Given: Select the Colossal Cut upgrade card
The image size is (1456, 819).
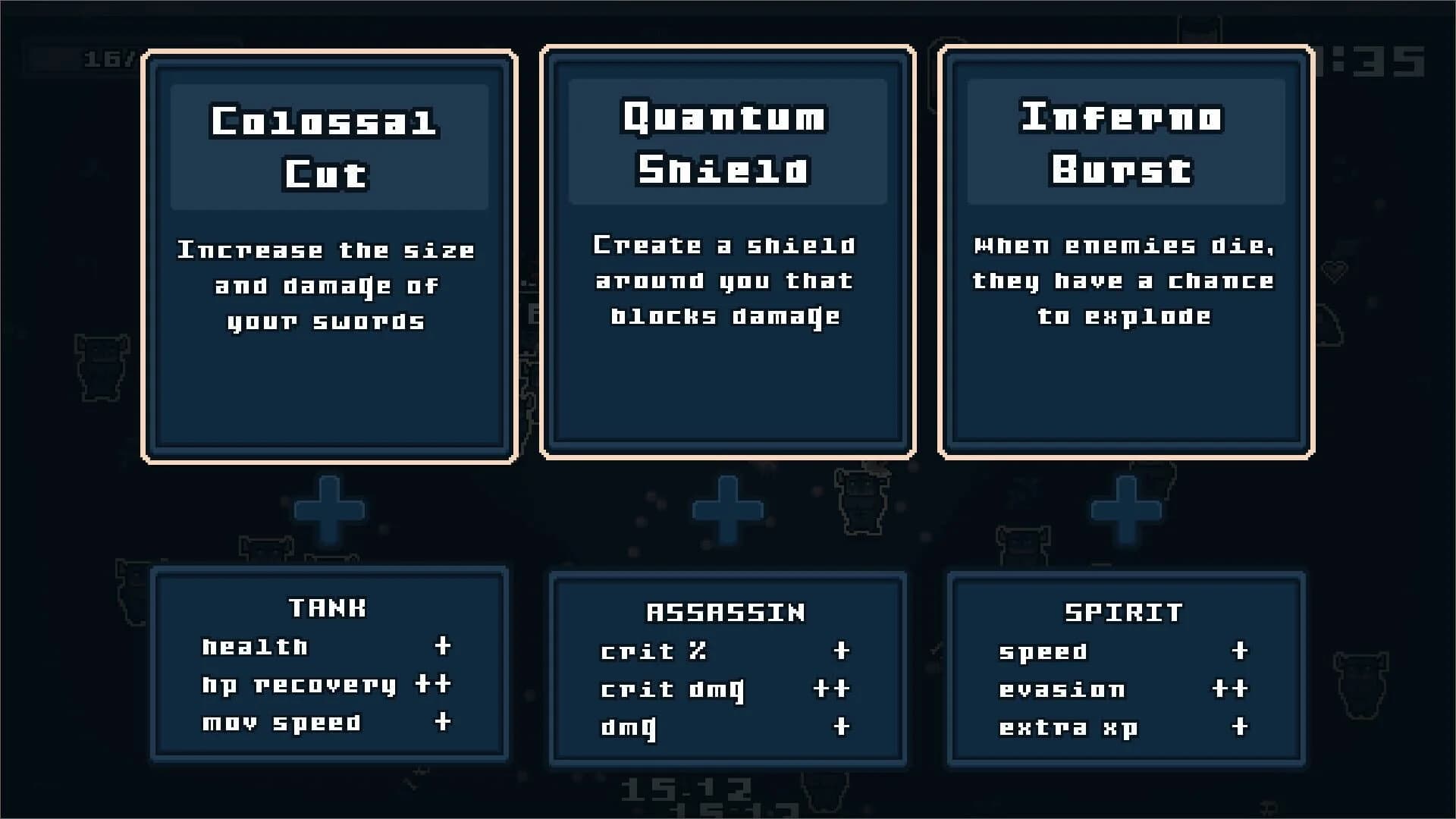Looking at the screenshot, I should 329,254.
